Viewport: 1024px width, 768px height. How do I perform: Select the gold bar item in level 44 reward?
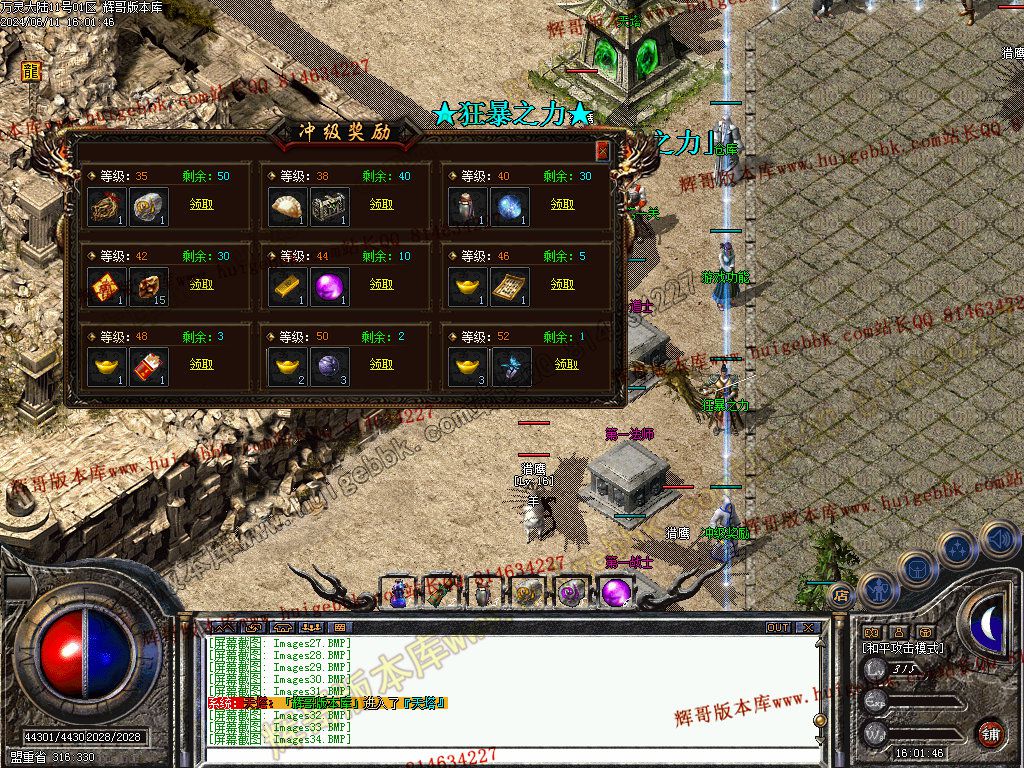point(289,287)
